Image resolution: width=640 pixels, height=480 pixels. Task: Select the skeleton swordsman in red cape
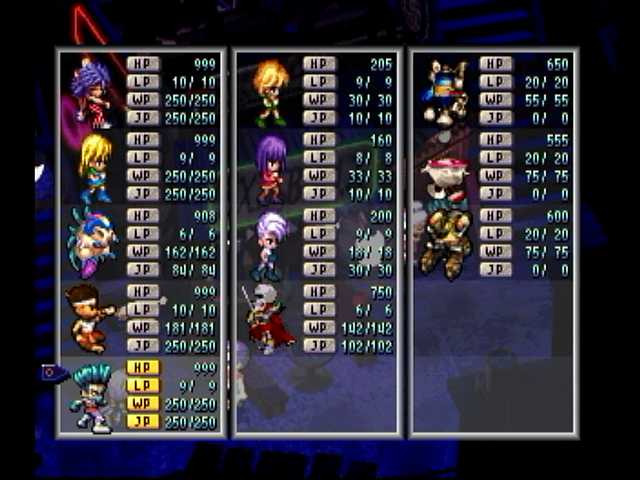coord(267,318)
